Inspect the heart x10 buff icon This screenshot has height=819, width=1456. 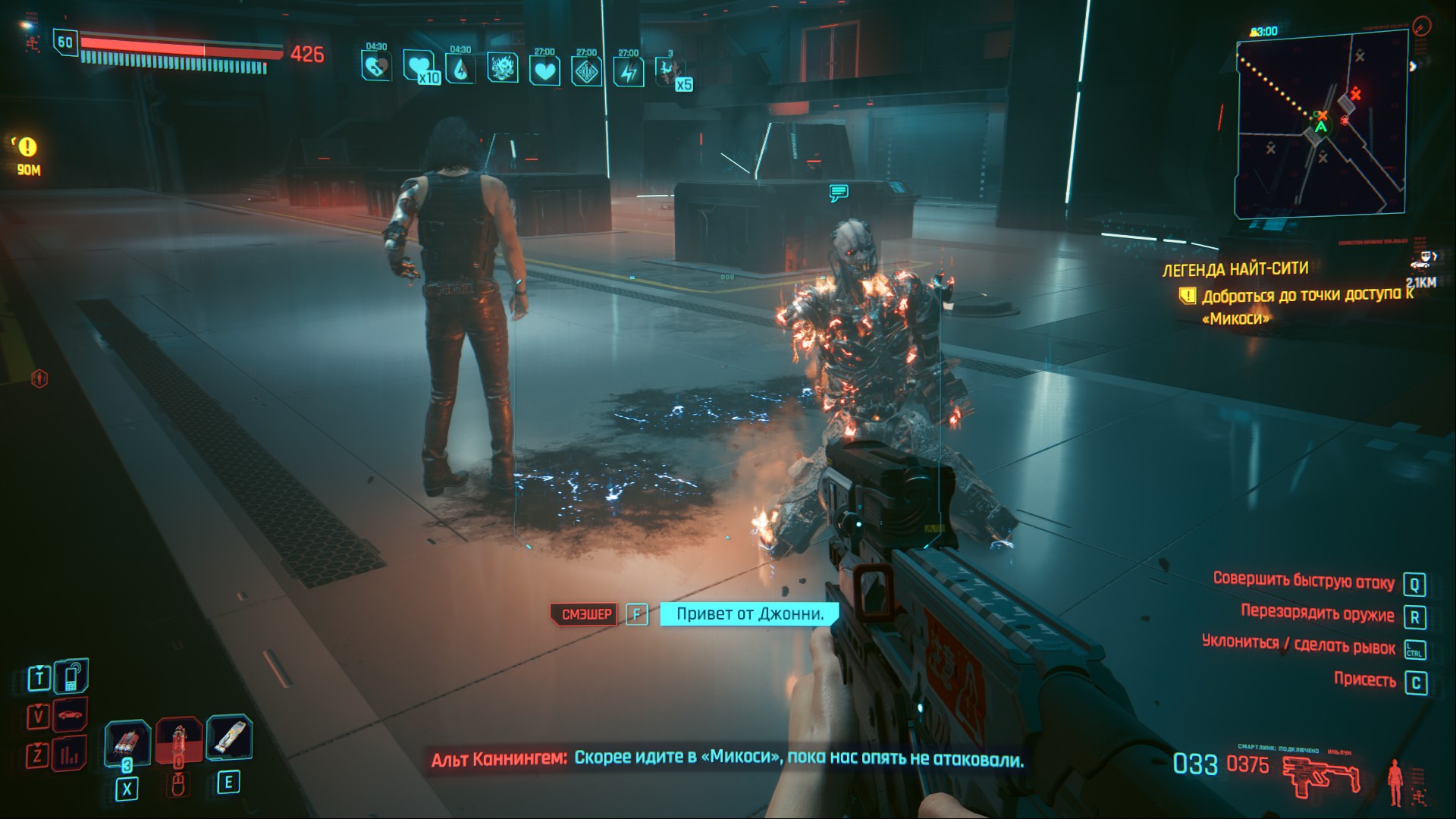coord(419,67)
